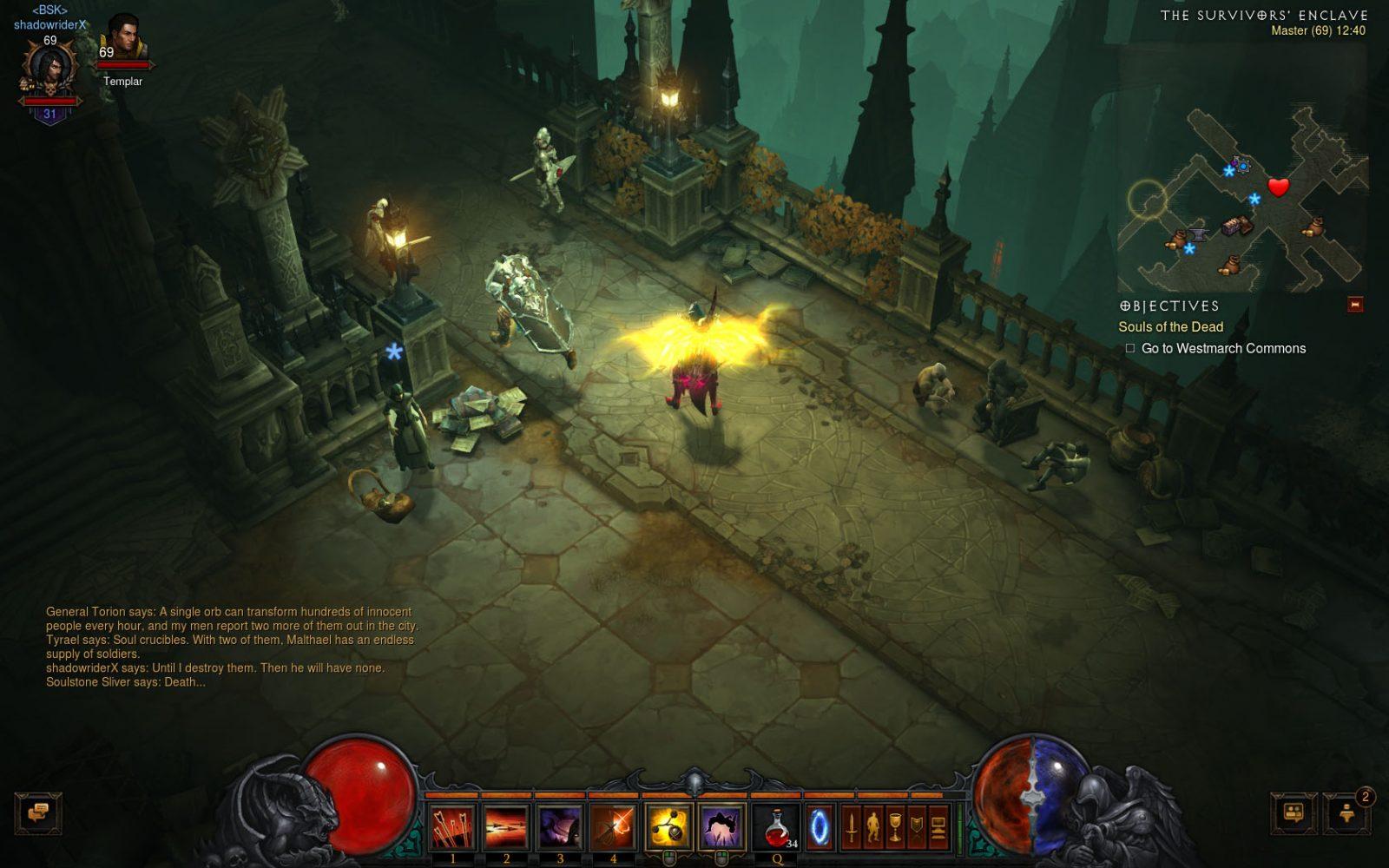
Task: Click the red heart marker on minimap
Action: (x=1278, y=187)
